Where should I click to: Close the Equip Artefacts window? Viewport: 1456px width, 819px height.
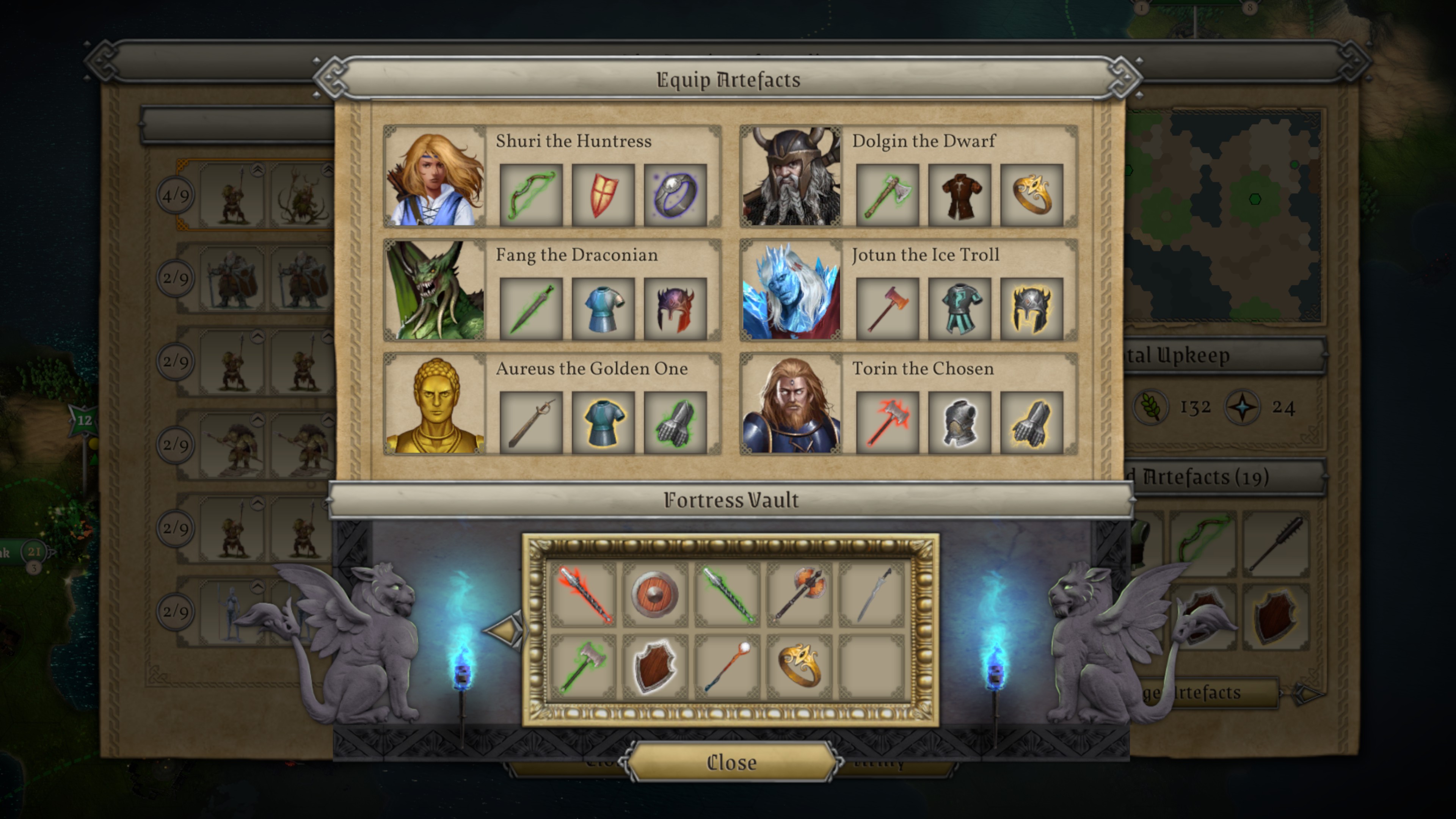(731, 763)
